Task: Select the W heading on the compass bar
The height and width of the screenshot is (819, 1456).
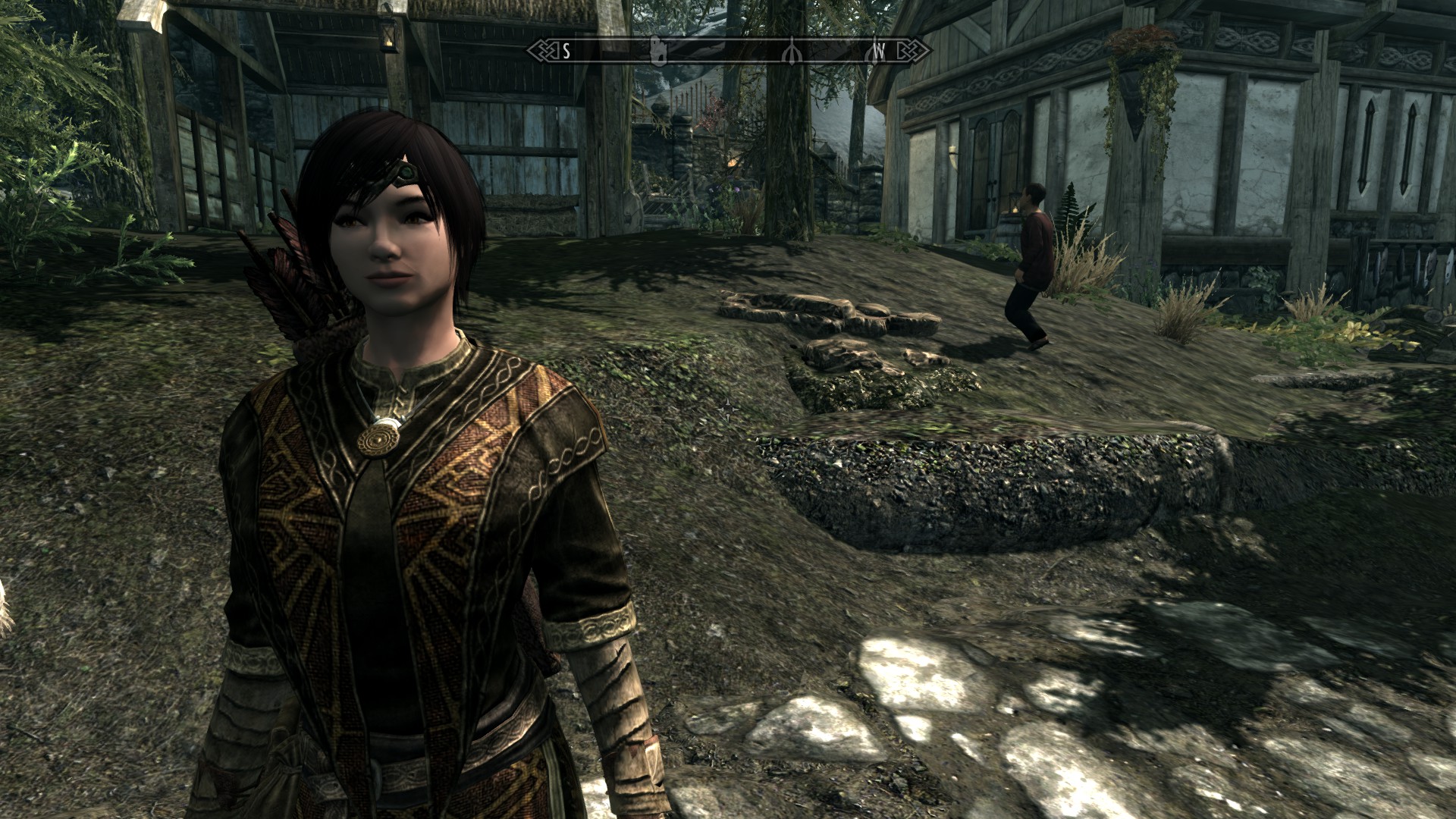Action: pyautogui.click(x=879, y=51)
